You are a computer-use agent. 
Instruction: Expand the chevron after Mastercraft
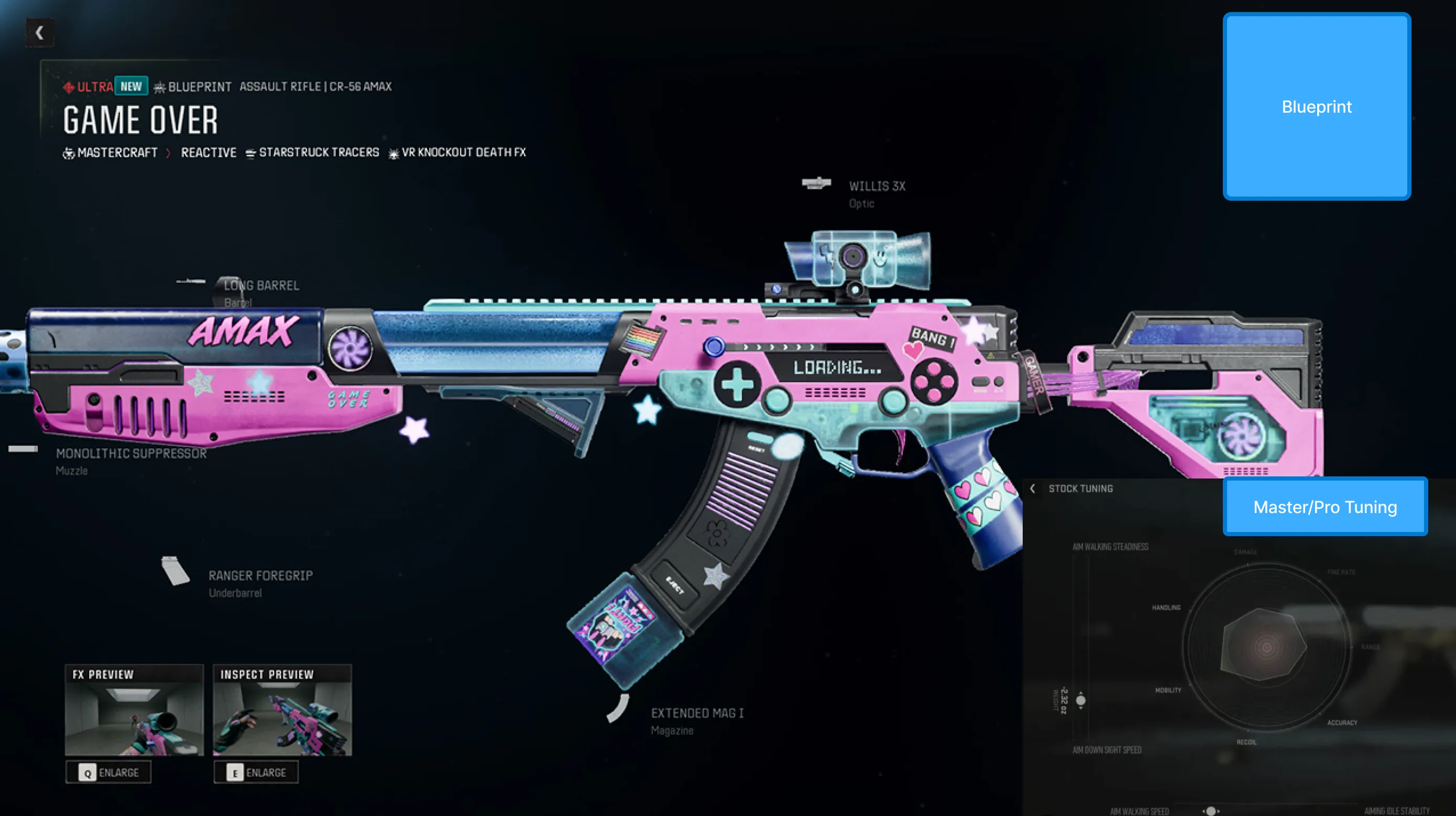(167, 152)
